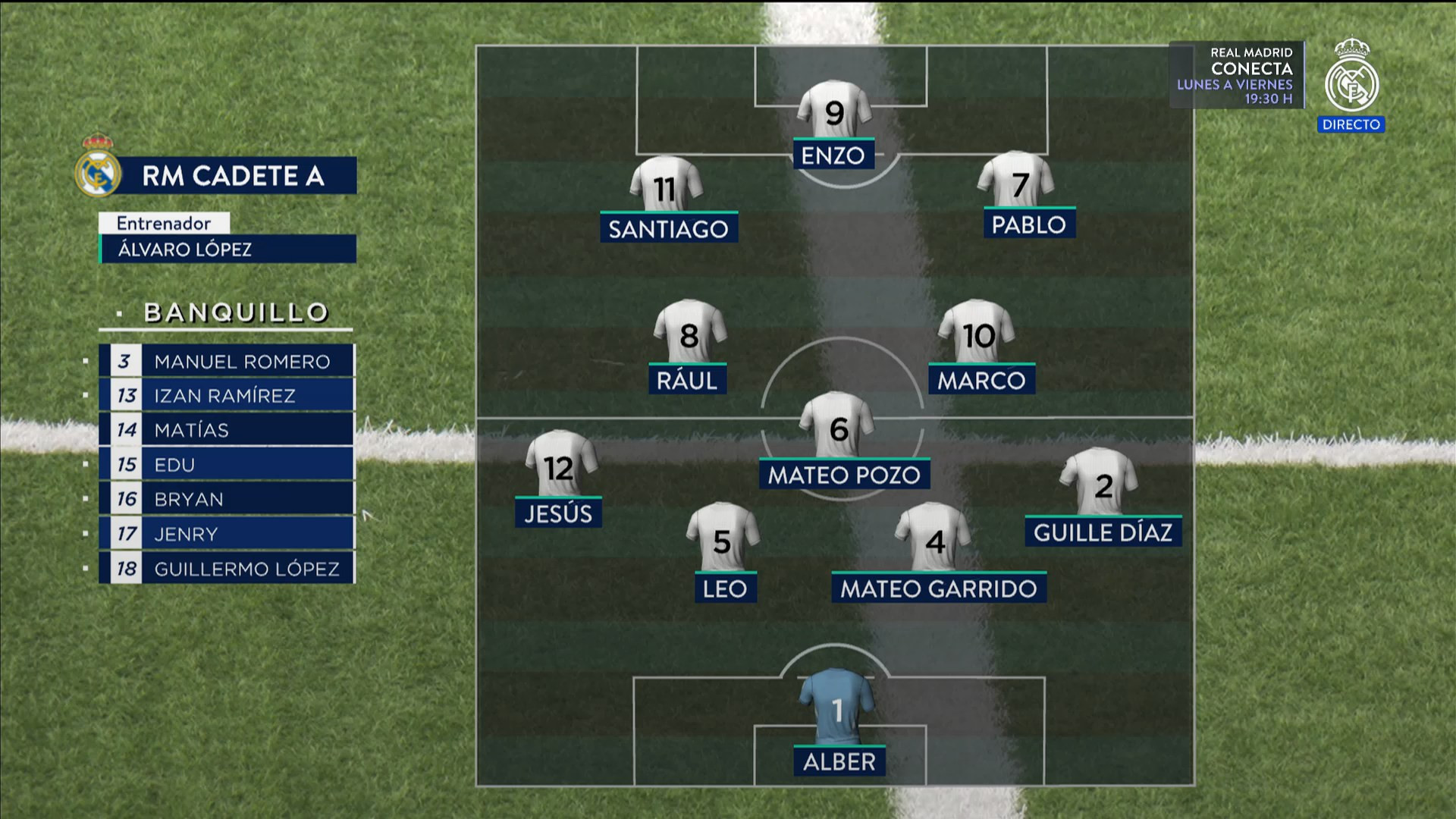Choose Matías from the banquillo list
Screen dimensions: 1456x819
click(x=227, y=430)
